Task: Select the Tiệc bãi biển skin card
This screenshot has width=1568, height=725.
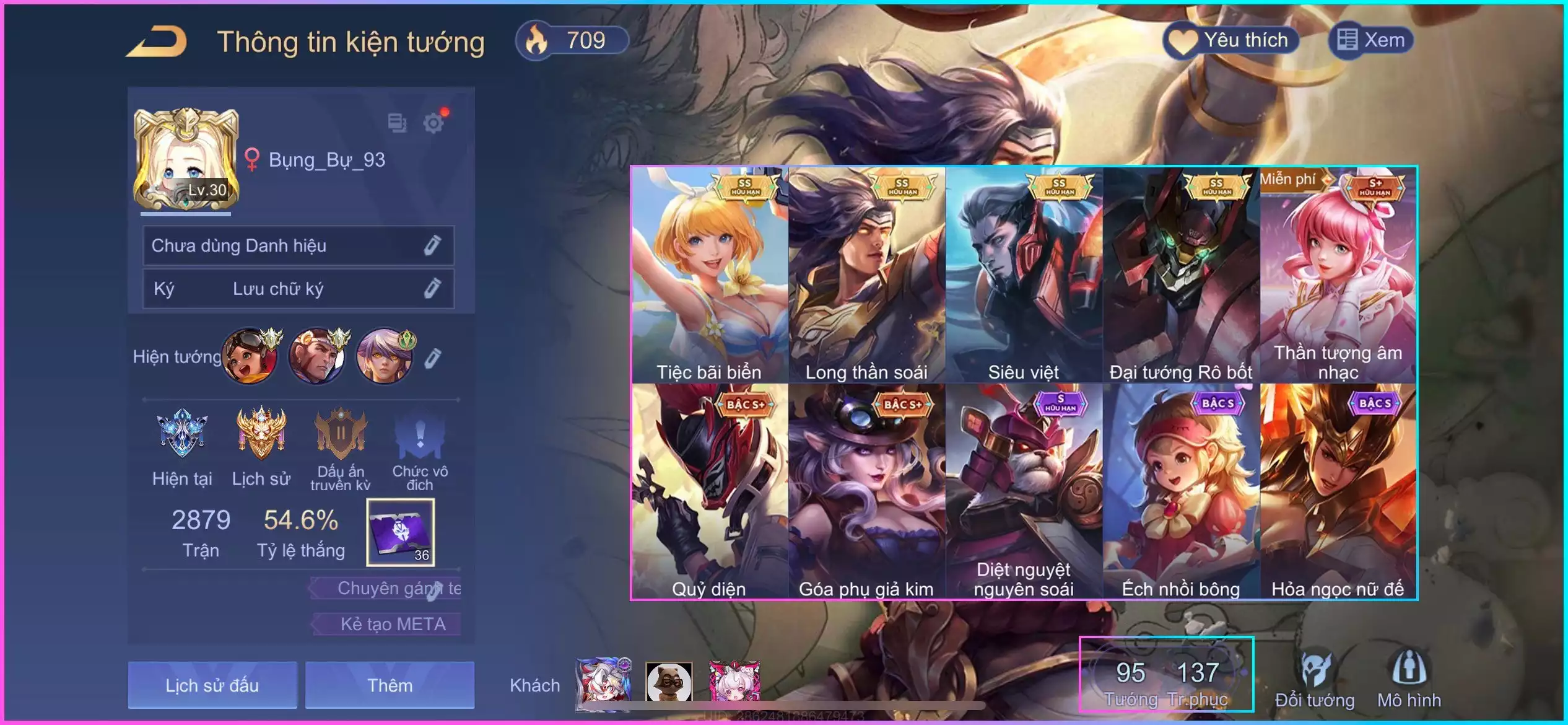Action: click(x=710, y=275)
